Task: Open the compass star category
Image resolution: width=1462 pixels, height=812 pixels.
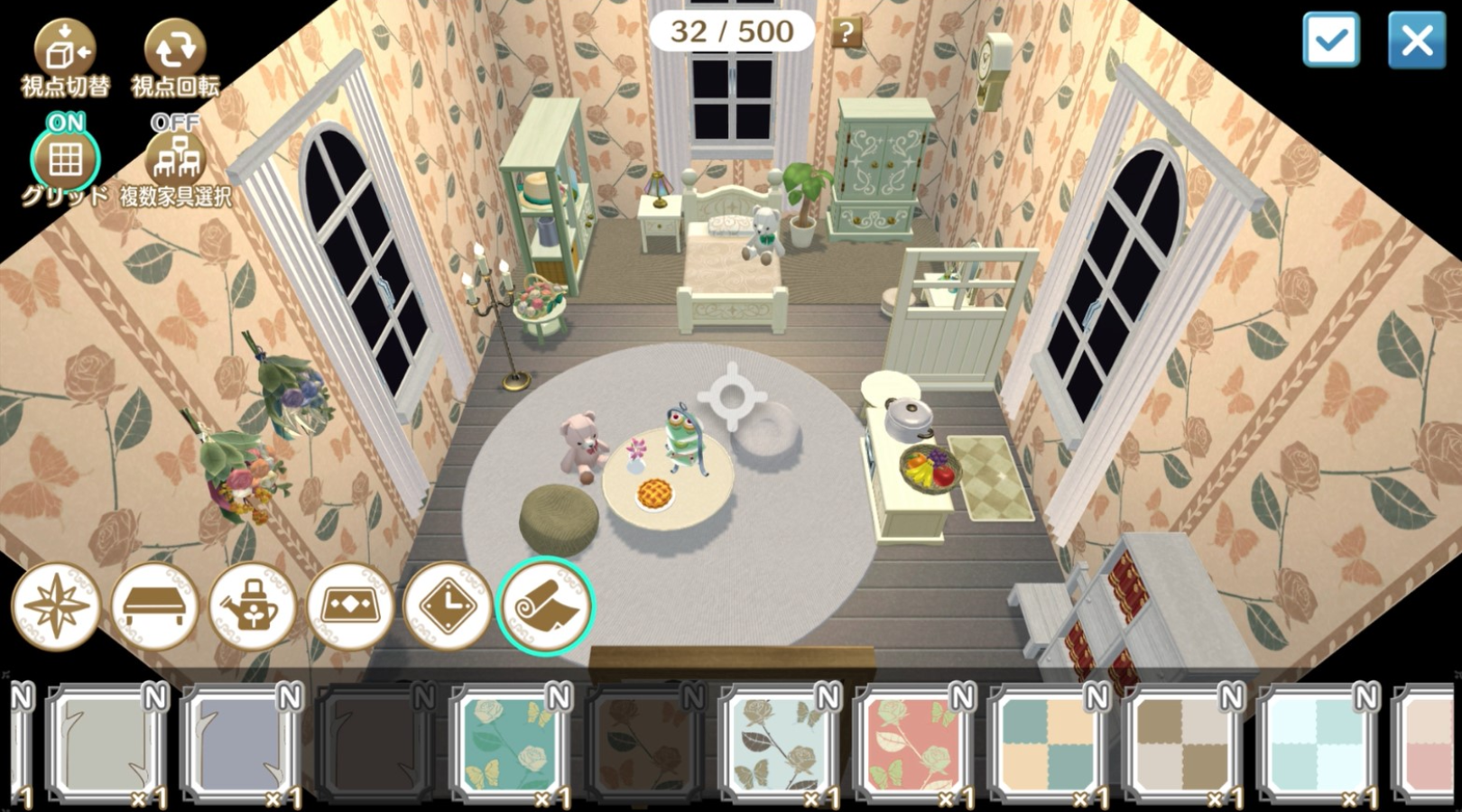Action: pos(56,606)
